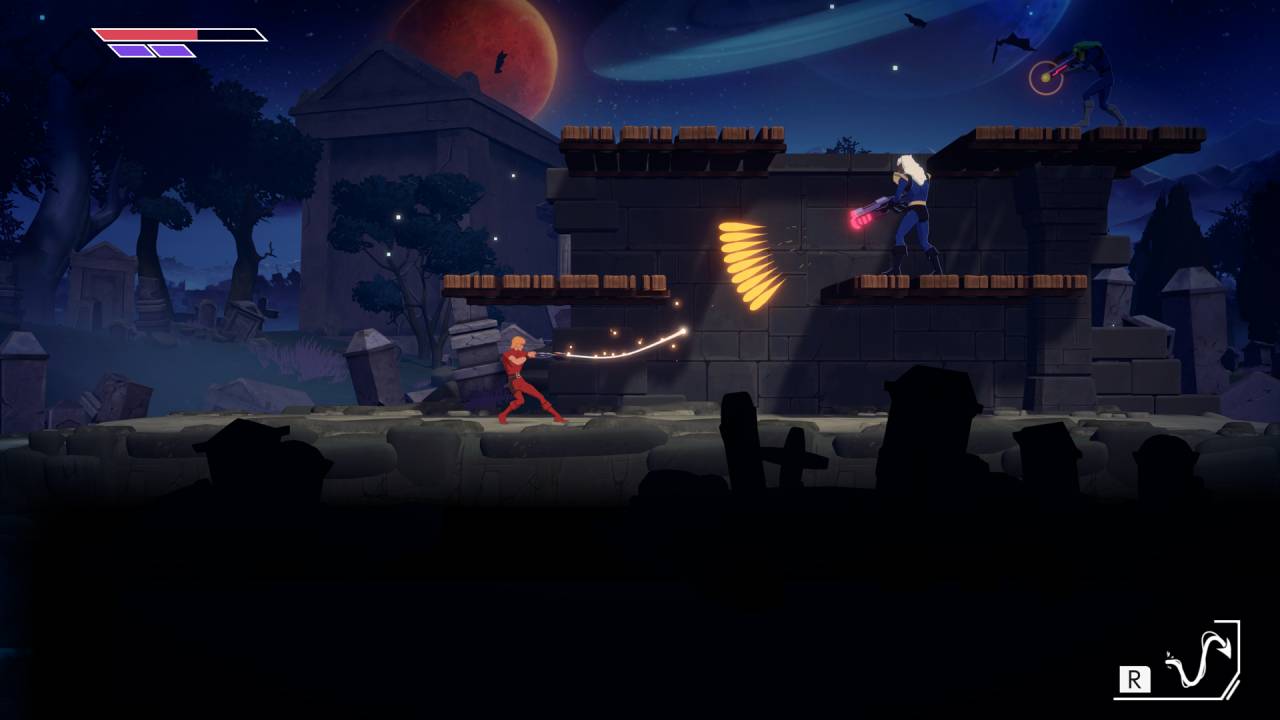Image resolution: width=1280 pixels, height=720 pixels.
Task: Click the second purple energy pip
Action: (172, 50)
